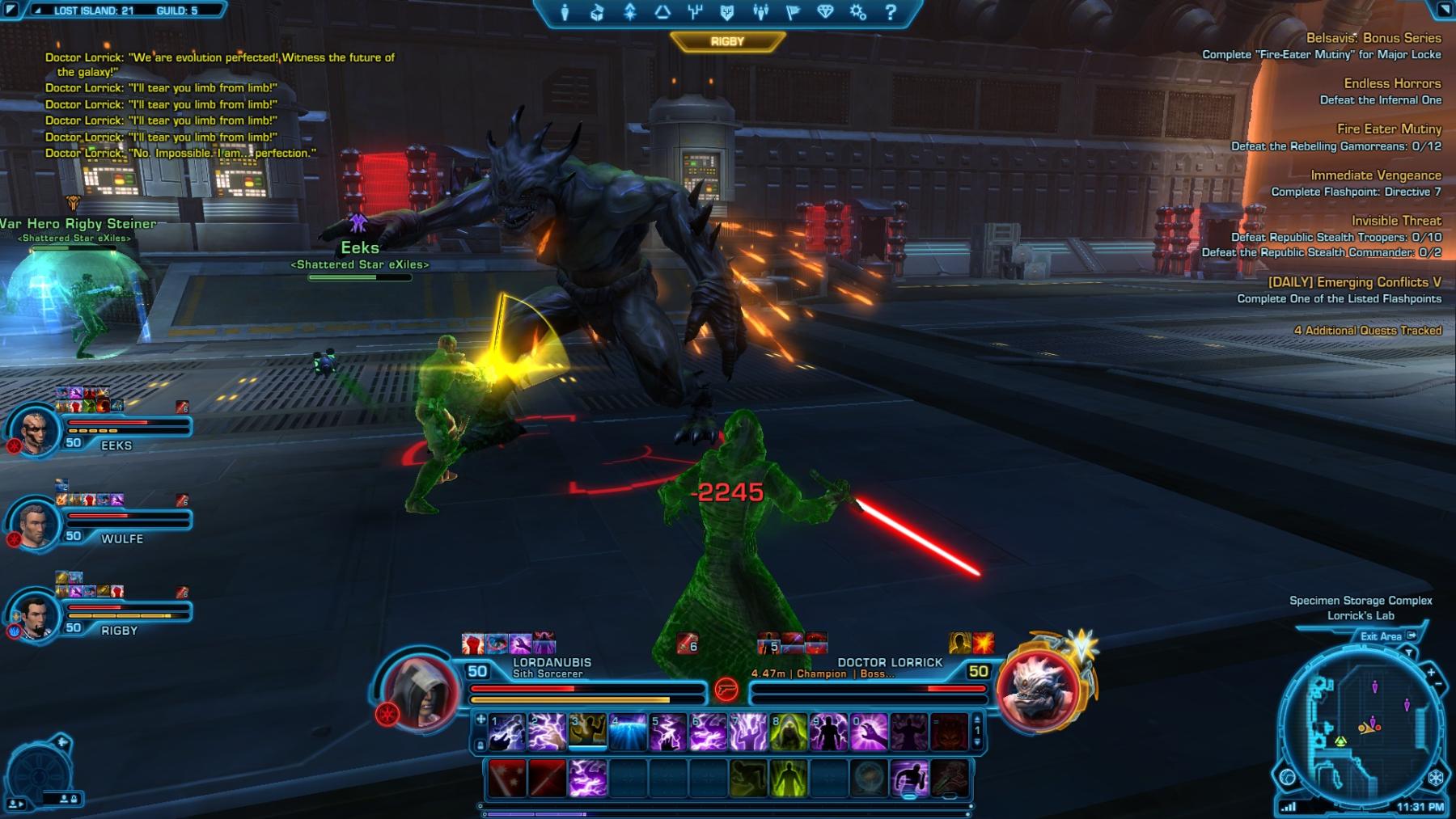Toggle the quickbar lock icon
Image resolution: width=1456 pixels, height=819 pixels.
point(480,745)
